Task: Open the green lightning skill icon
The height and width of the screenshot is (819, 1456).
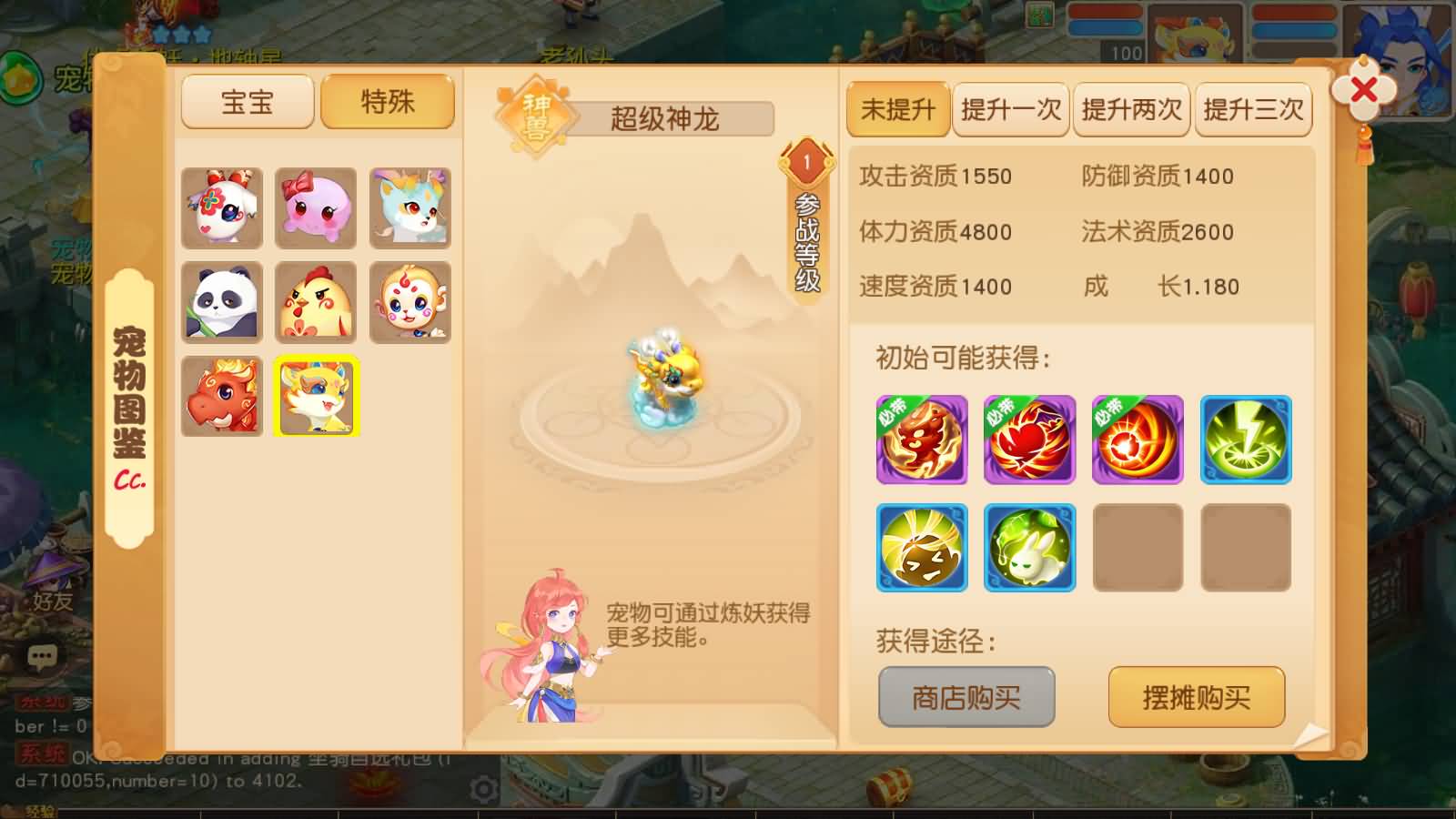Action: pyautogui.click(x=1246, y=440)
